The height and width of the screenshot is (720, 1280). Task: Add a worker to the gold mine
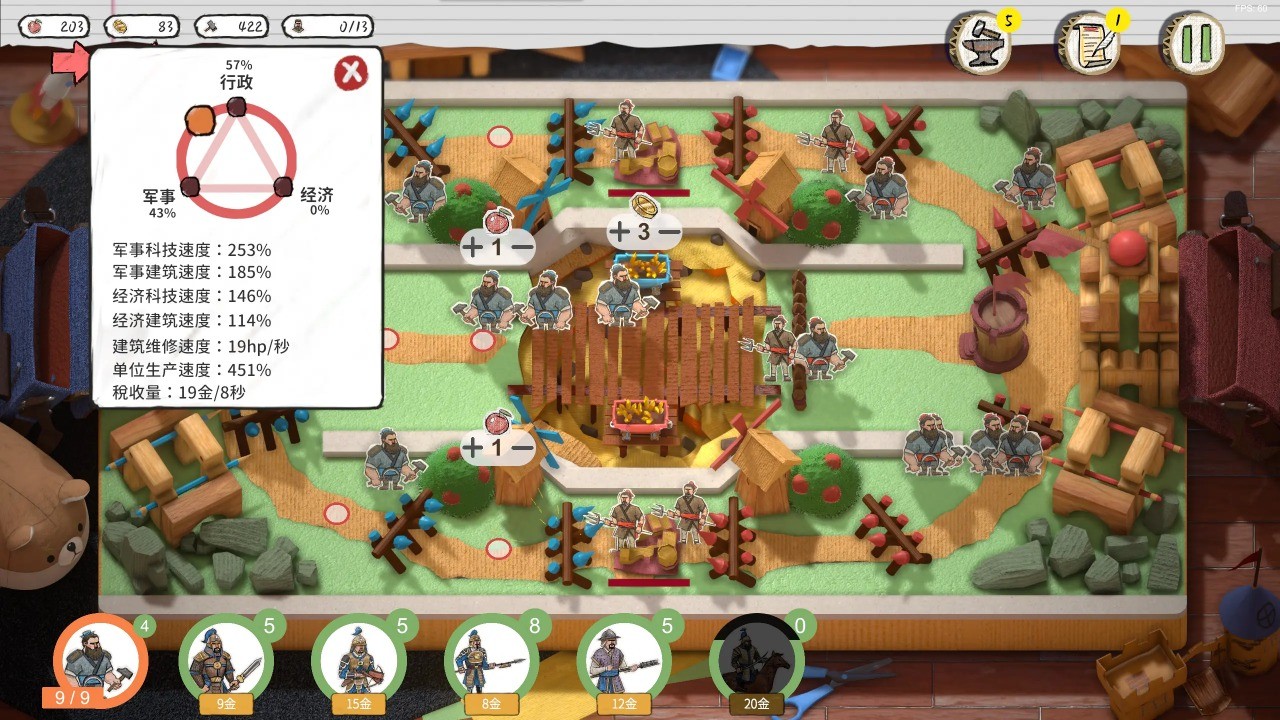(620, 232)
